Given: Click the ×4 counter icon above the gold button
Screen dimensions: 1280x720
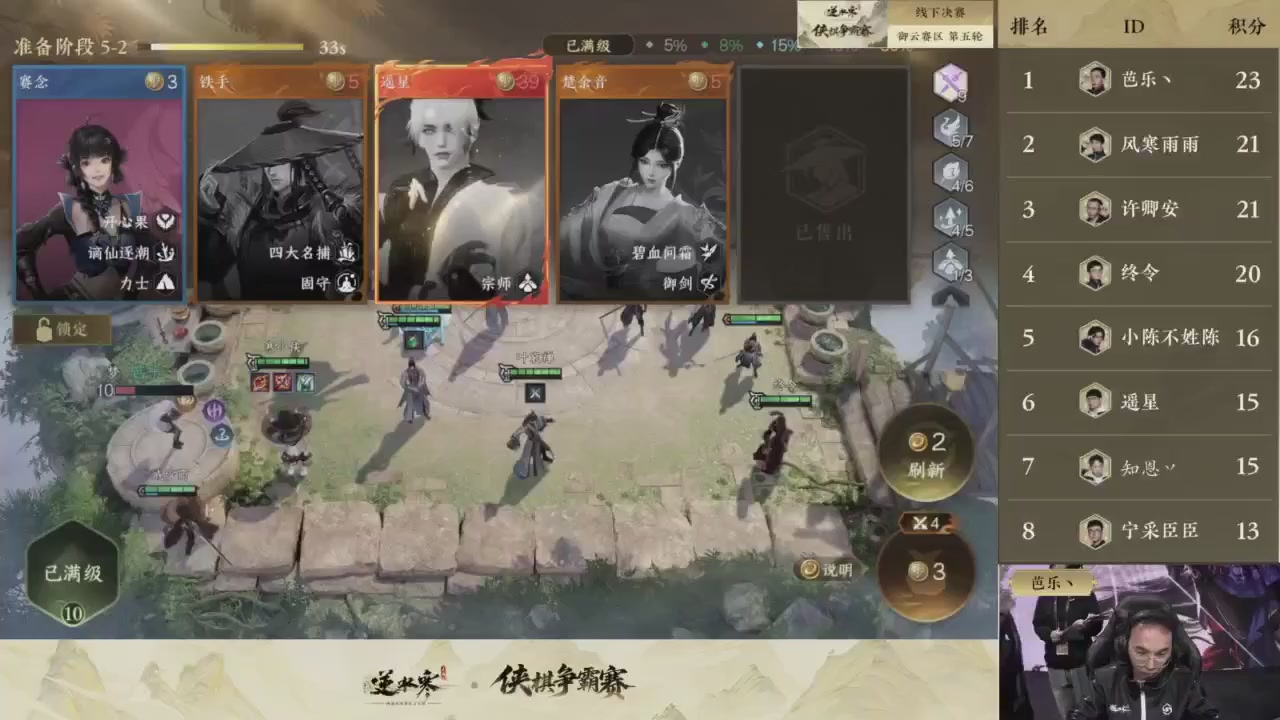Looking at the screenshot, I should [x=925, y=522].
